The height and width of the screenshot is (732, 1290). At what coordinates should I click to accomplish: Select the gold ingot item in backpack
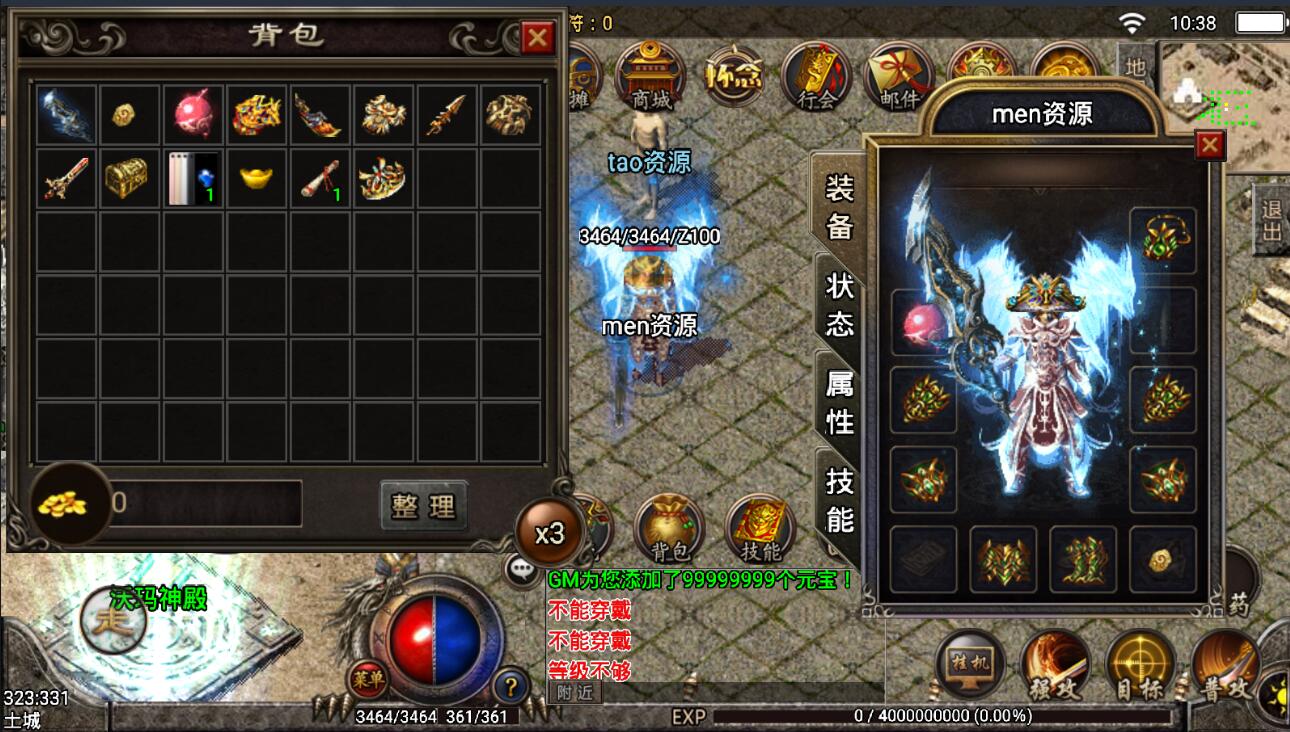point(256,177)
